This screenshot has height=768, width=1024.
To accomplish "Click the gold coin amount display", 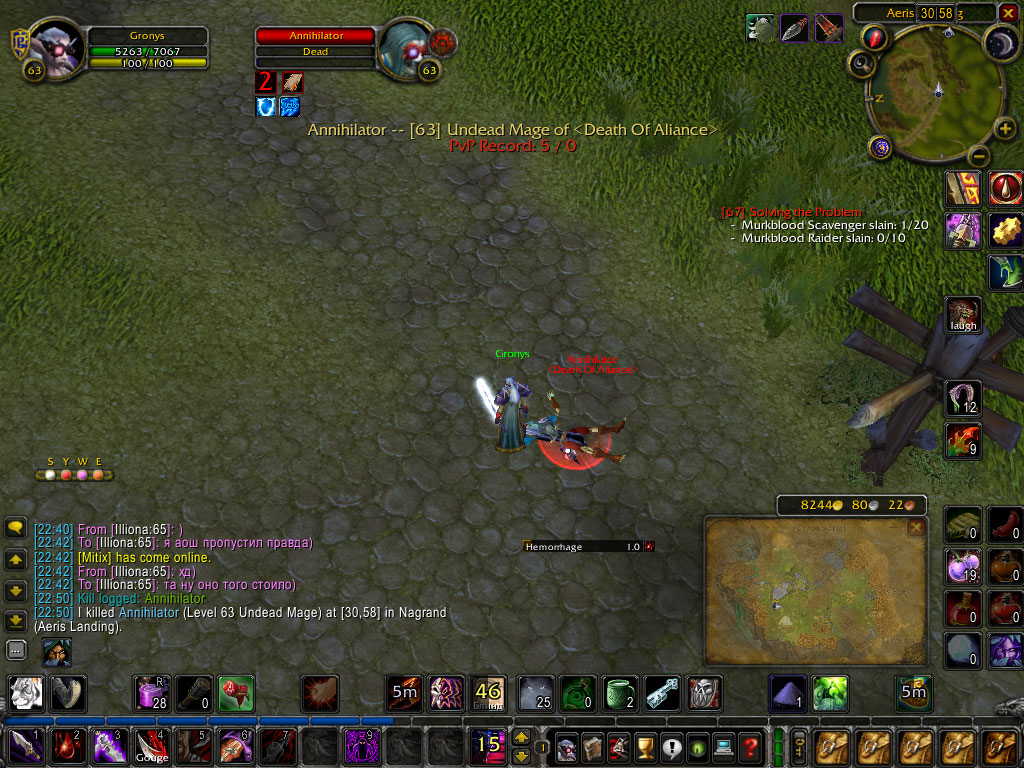I will coord(818,505).
